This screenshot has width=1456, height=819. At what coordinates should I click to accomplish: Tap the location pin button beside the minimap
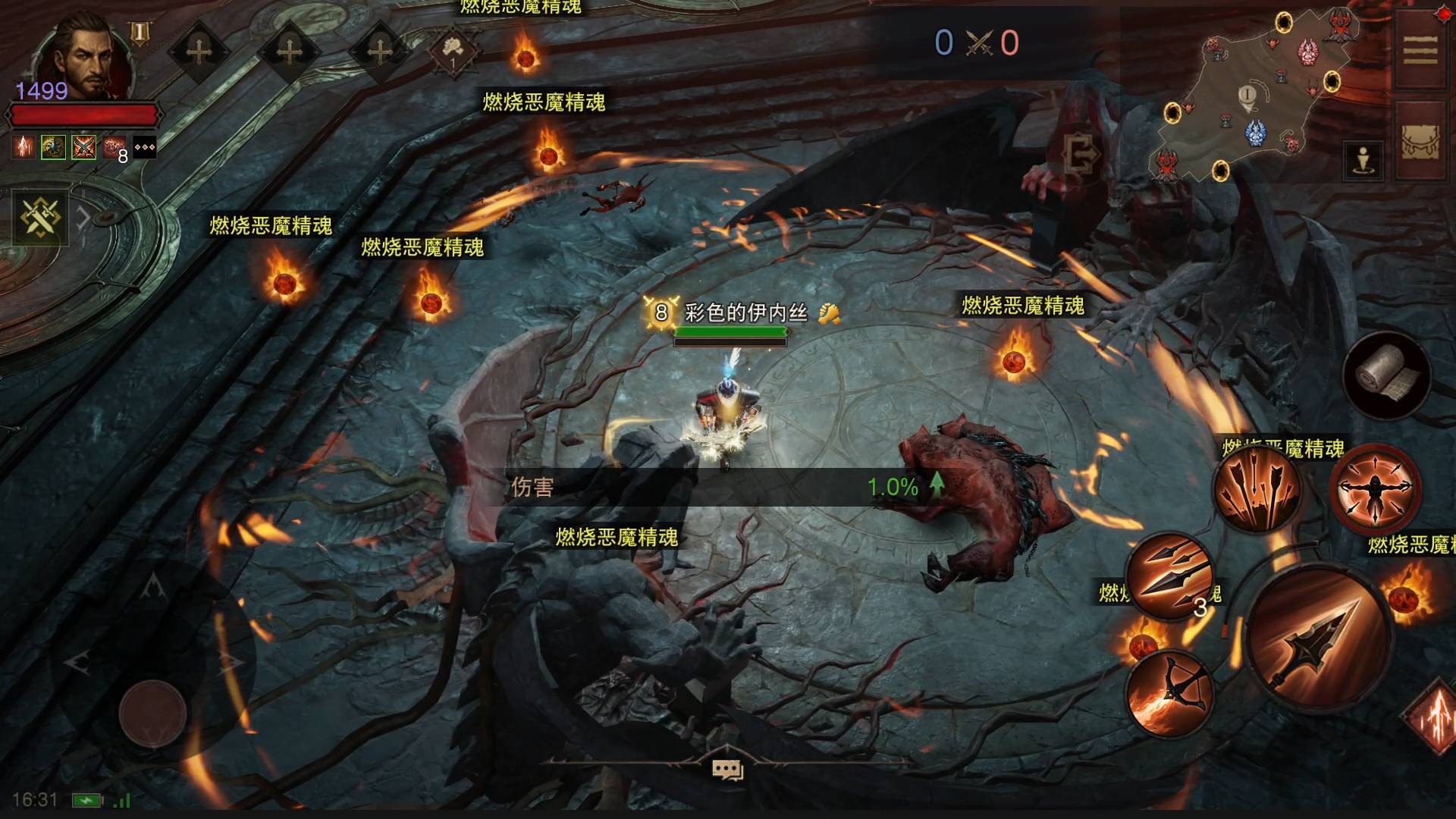[1363, 160]
